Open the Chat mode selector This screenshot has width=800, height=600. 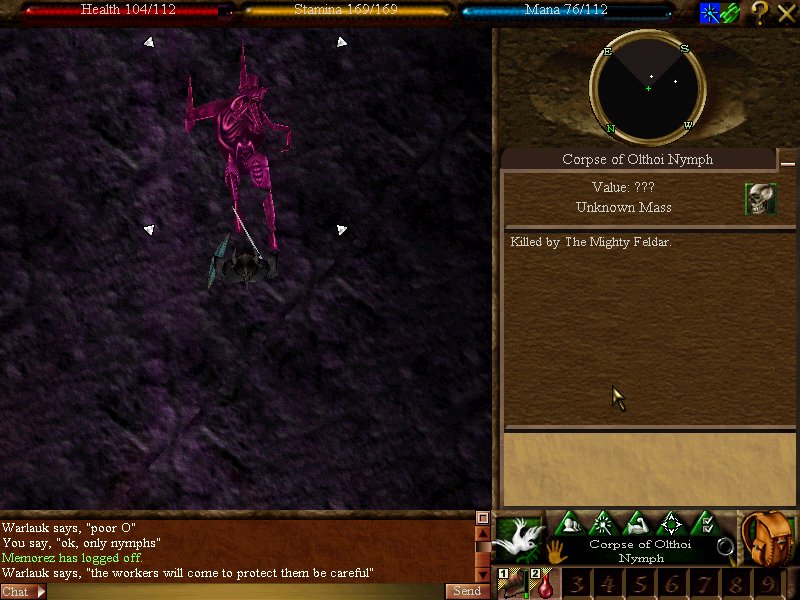pos(22,592)
